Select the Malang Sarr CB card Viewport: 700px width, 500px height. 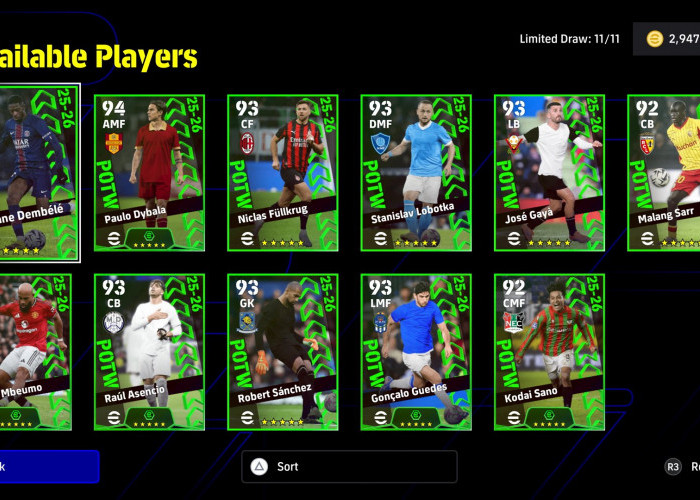coord(665,172)
